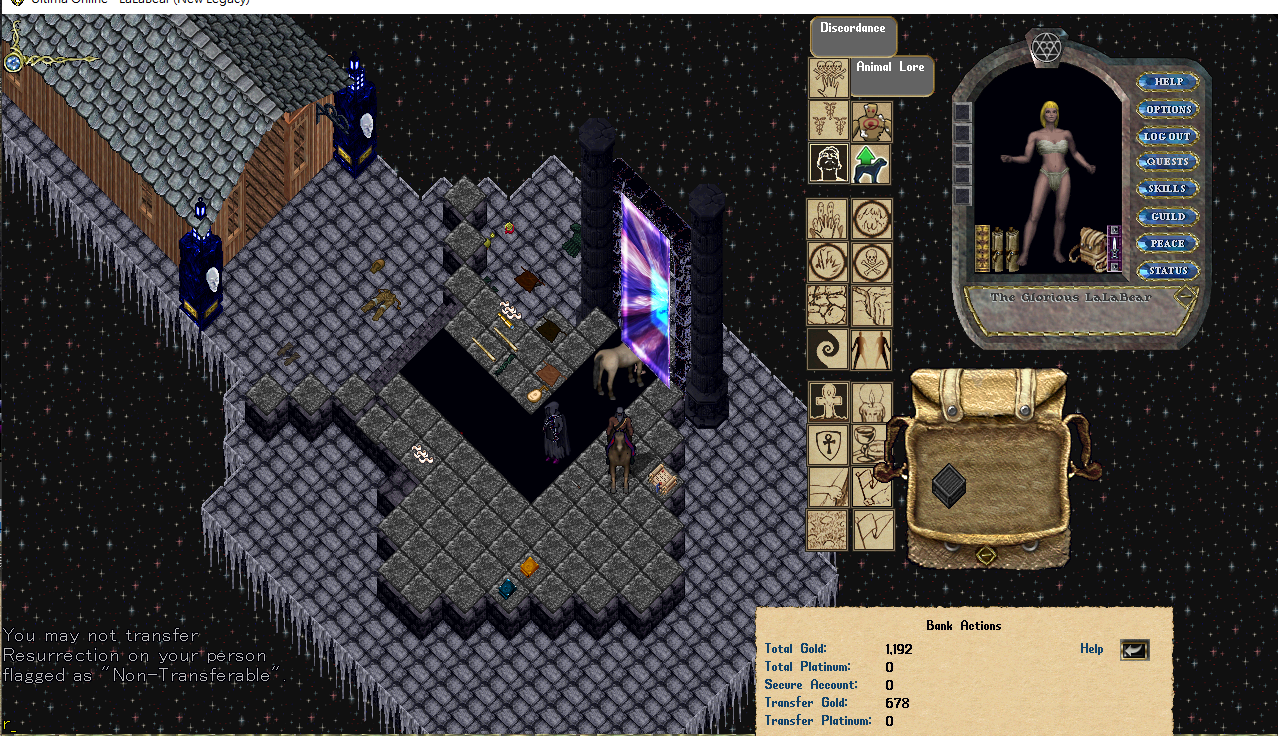Activate the lit candle ability icon
This screenshot has height=736, width=1278.
click(871, 402)
